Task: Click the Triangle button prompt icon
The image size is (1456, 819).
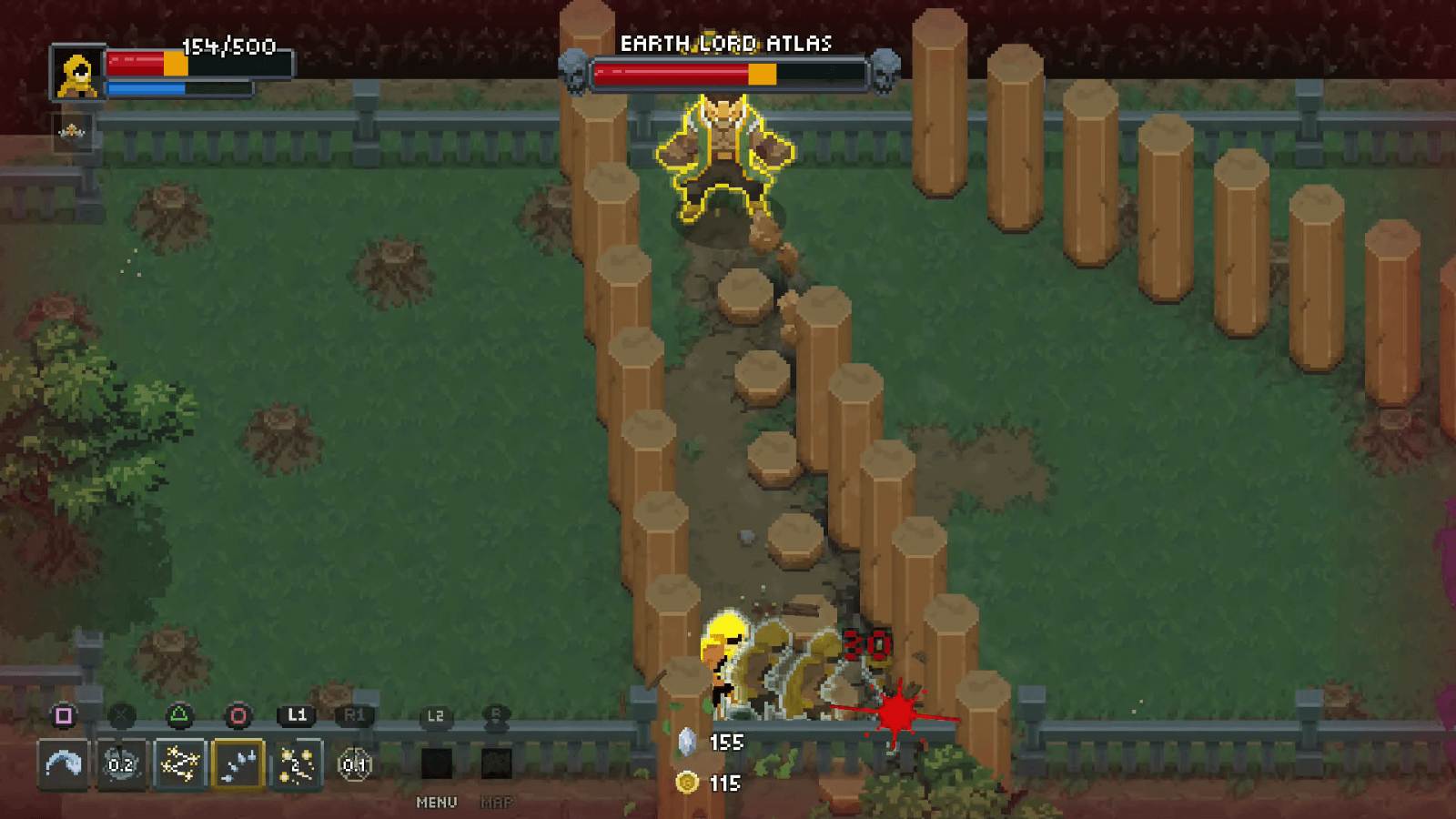Action: [x=179, y=716]
